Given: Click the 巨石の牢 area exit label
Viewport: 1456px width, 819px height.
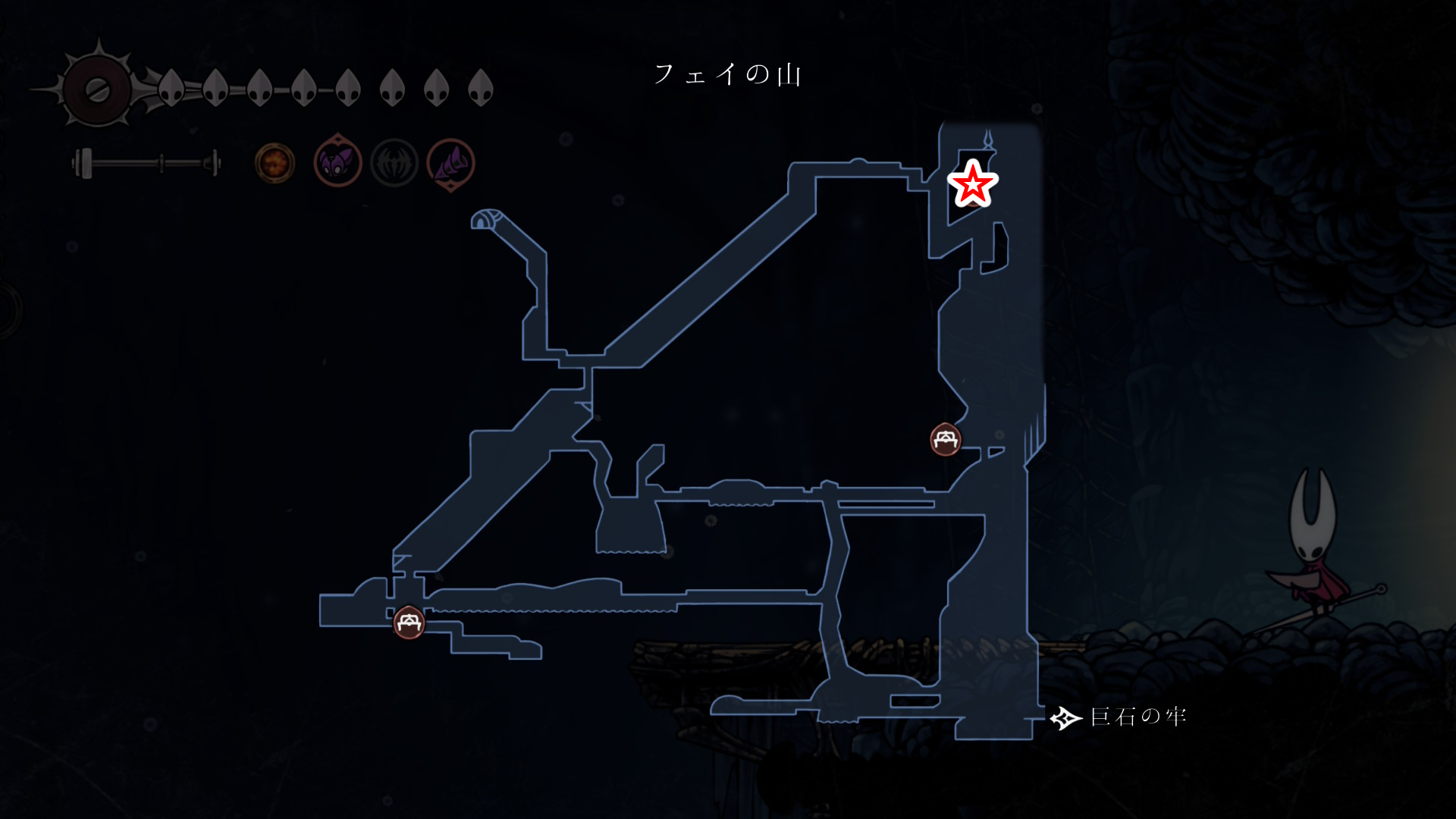Looking at the screenshot, I should pyautogui.click(x=1137, y=717).
